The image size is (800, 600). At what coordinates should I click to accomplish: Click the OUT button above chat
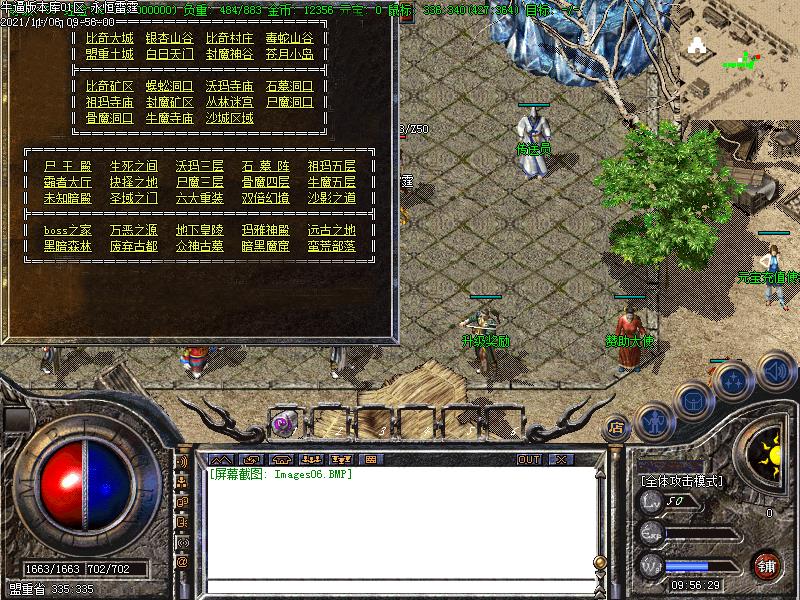click(529, 460)
